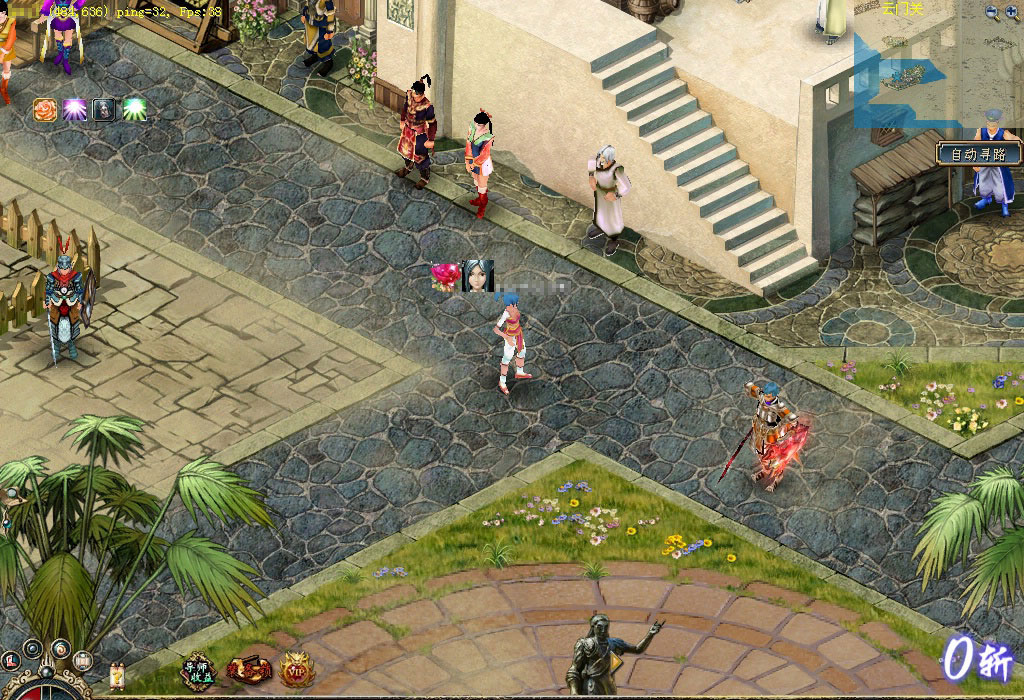Click the pink flower icon above player
The height and width of the screenshot is (700, 1024).
tap(445, 276)
